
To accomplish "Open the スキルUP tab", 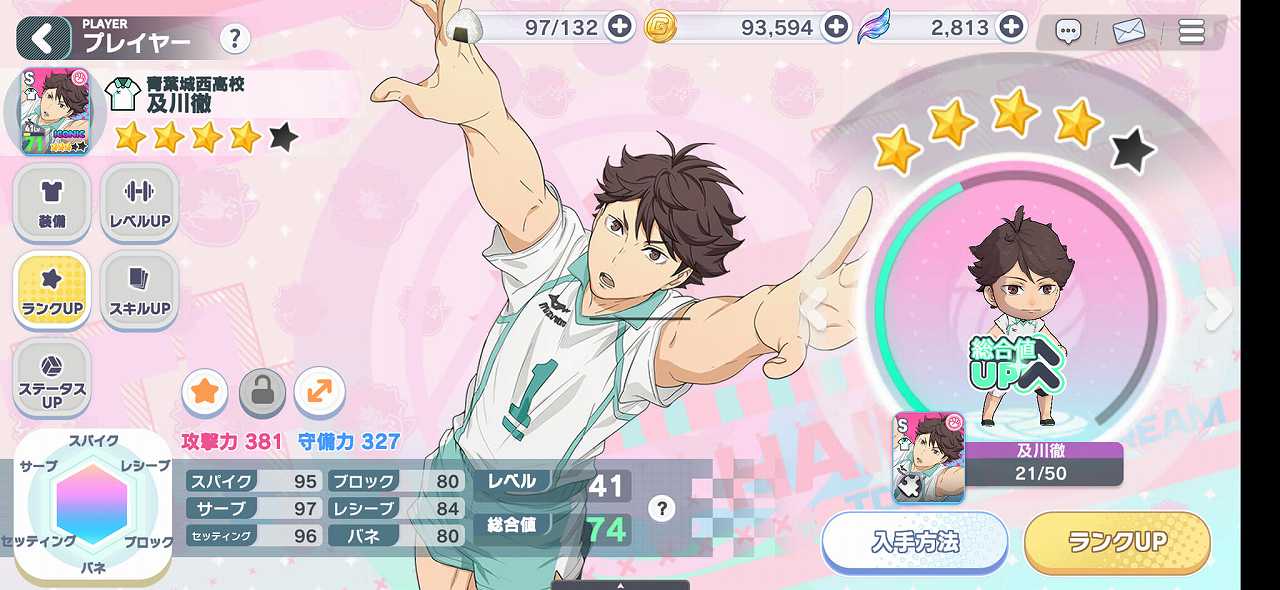I will click(139, 288).
